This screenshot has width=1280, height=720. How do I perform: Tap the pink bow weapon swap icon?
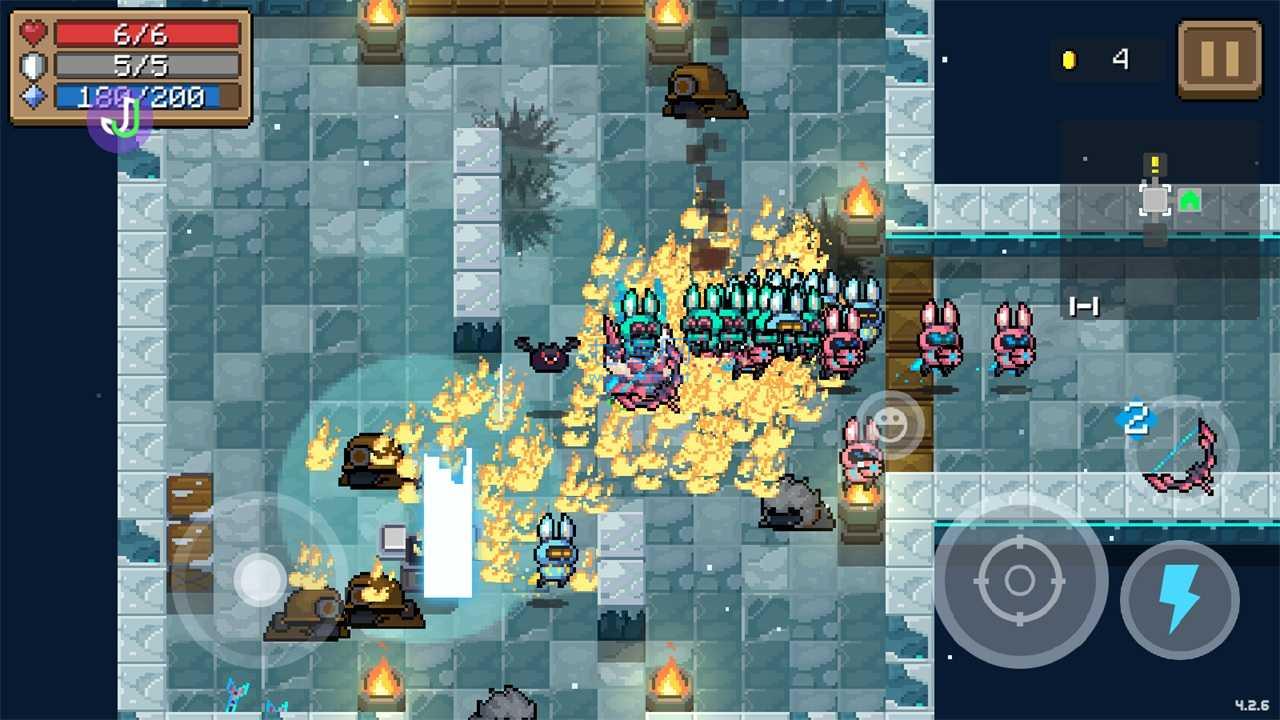(1182, 460)
